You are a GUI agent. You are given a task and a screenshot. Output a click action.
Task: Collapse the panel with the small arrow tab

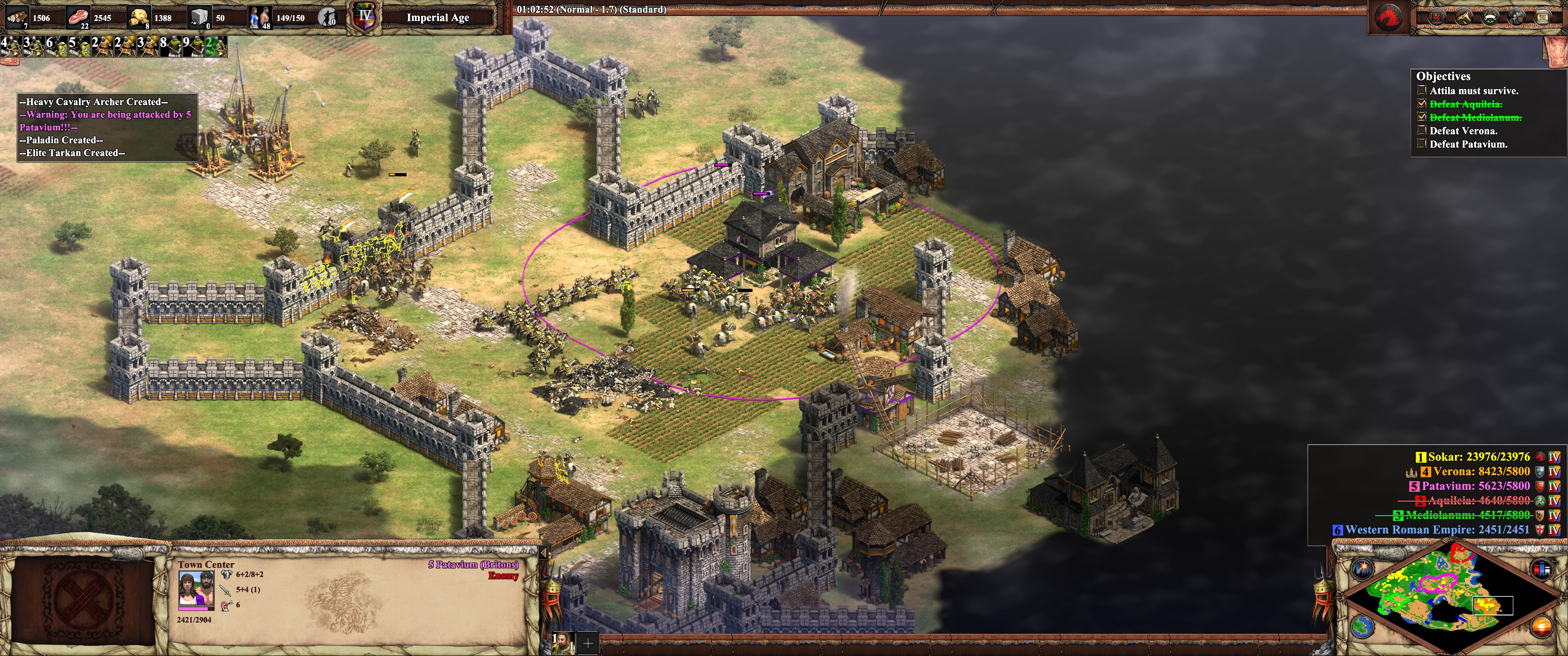point(544,553)
